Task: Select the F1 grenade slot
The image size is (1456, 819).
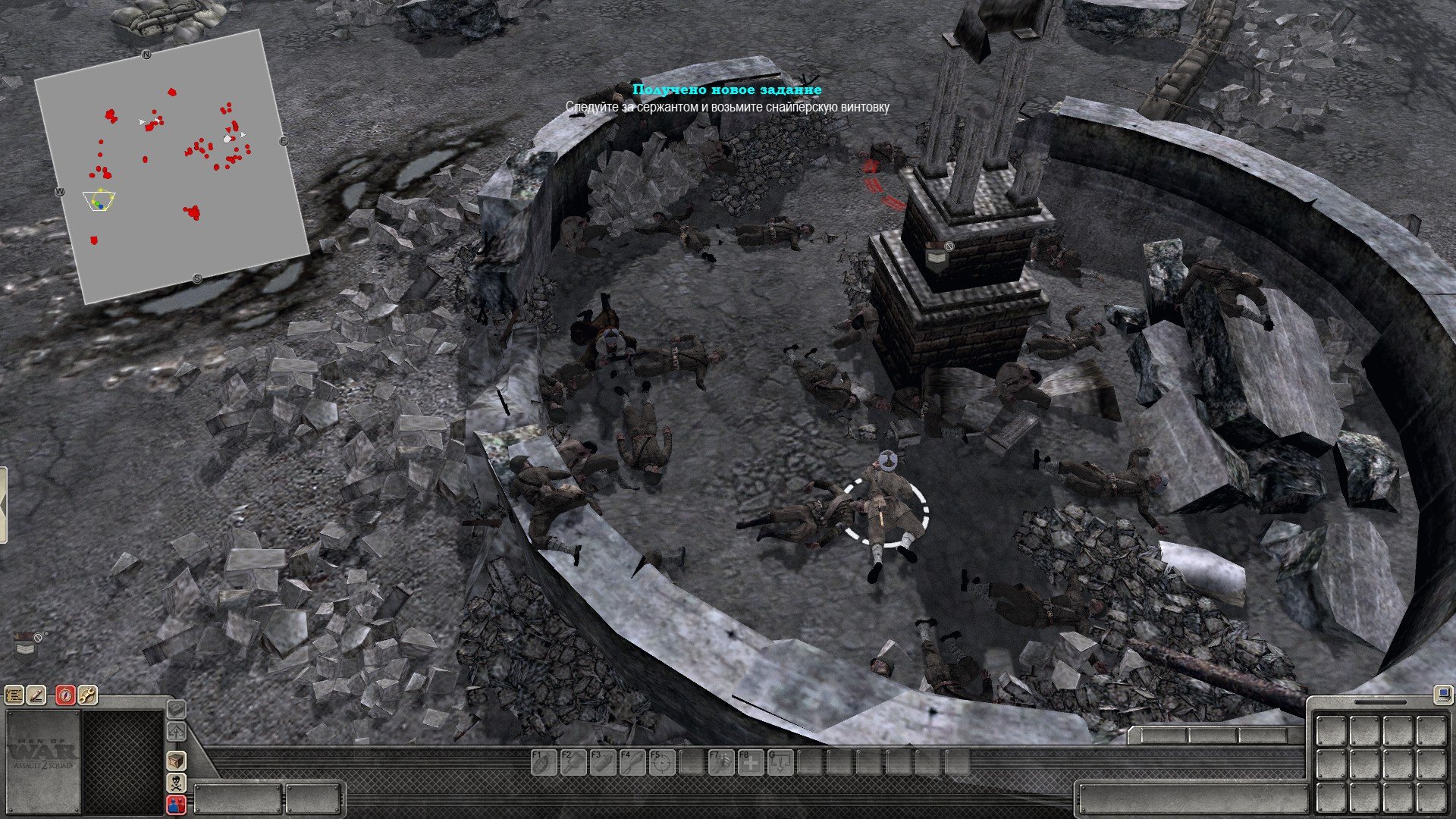Action: click(x=542, y=762)
